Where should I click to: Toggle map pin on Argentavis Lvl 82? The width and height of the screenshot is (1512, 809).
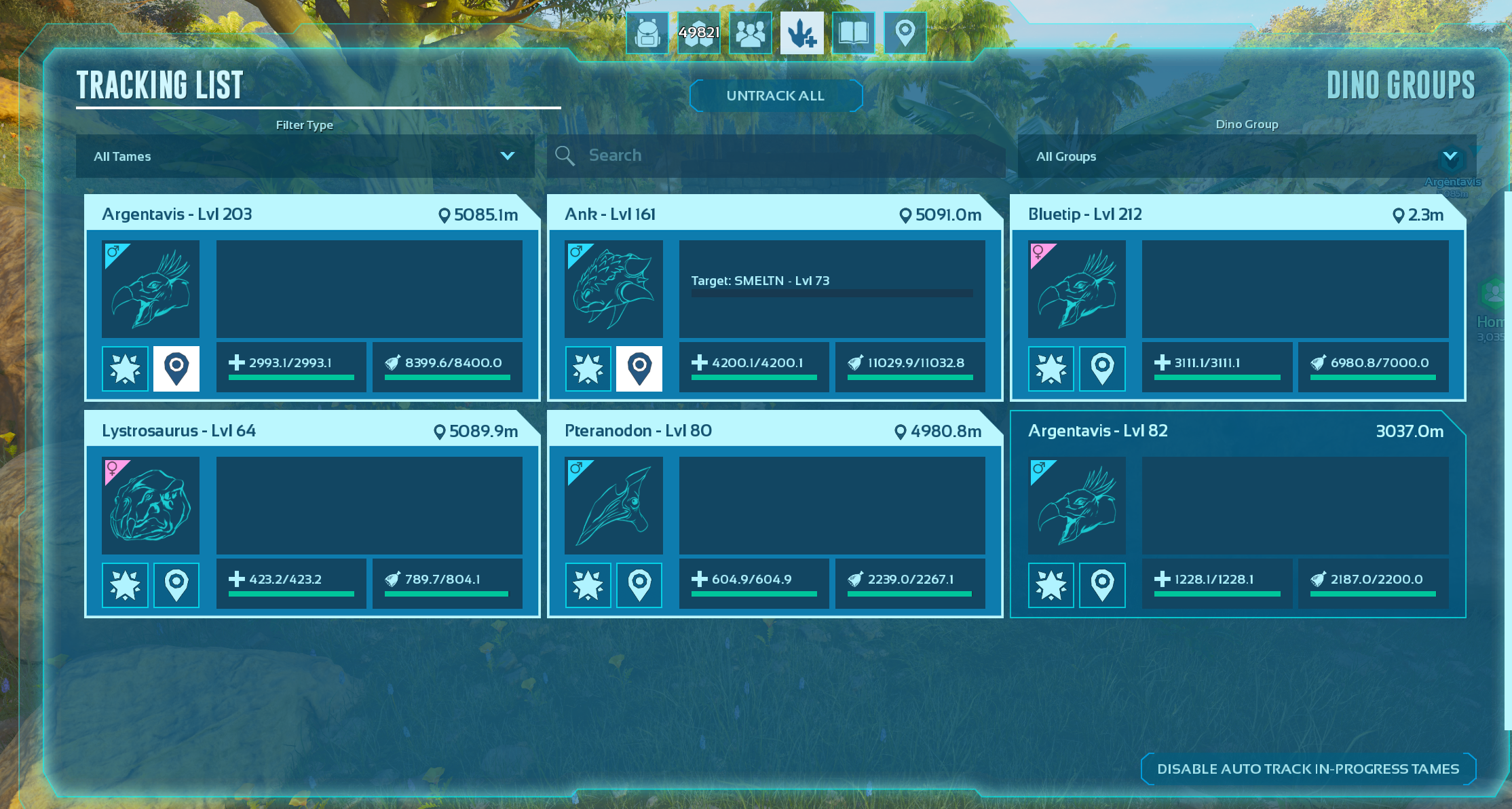(1102, 585)
